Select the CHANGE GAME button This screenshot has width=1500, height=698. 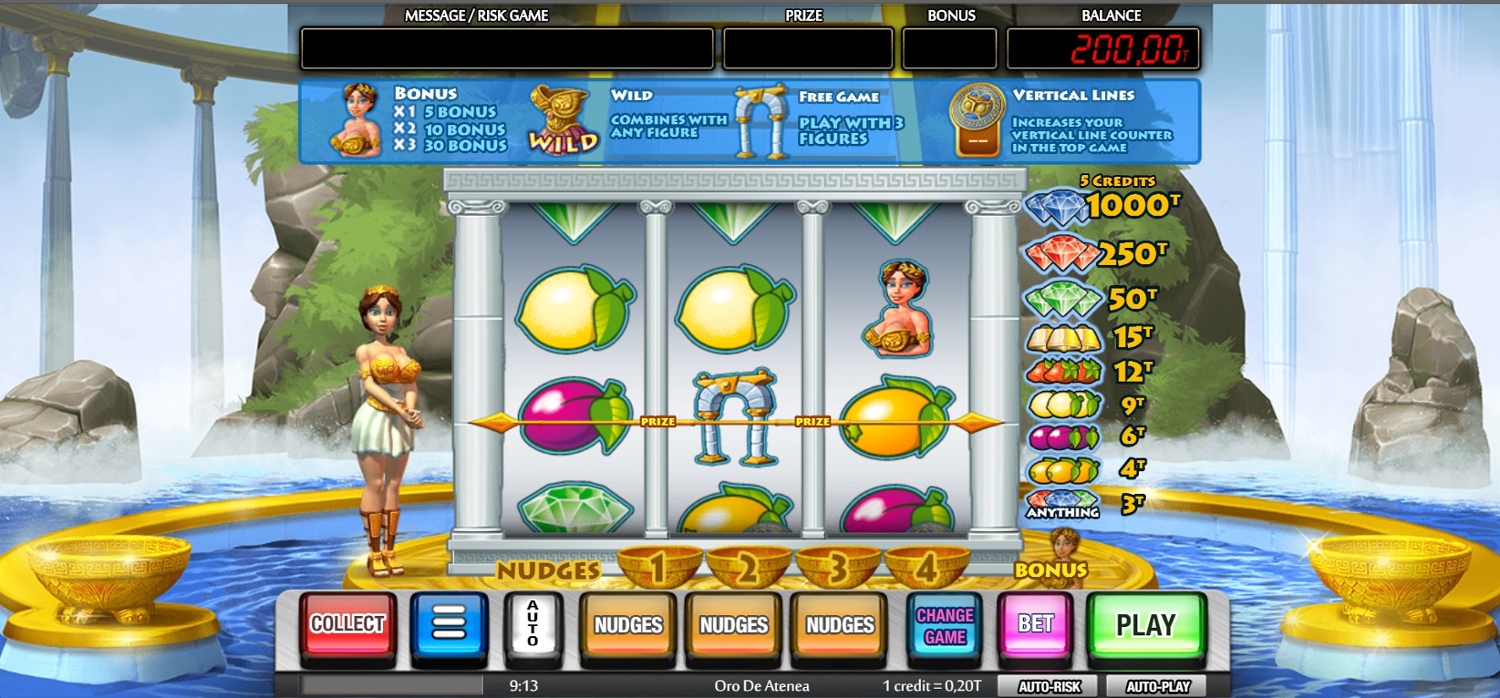point(944,626)
